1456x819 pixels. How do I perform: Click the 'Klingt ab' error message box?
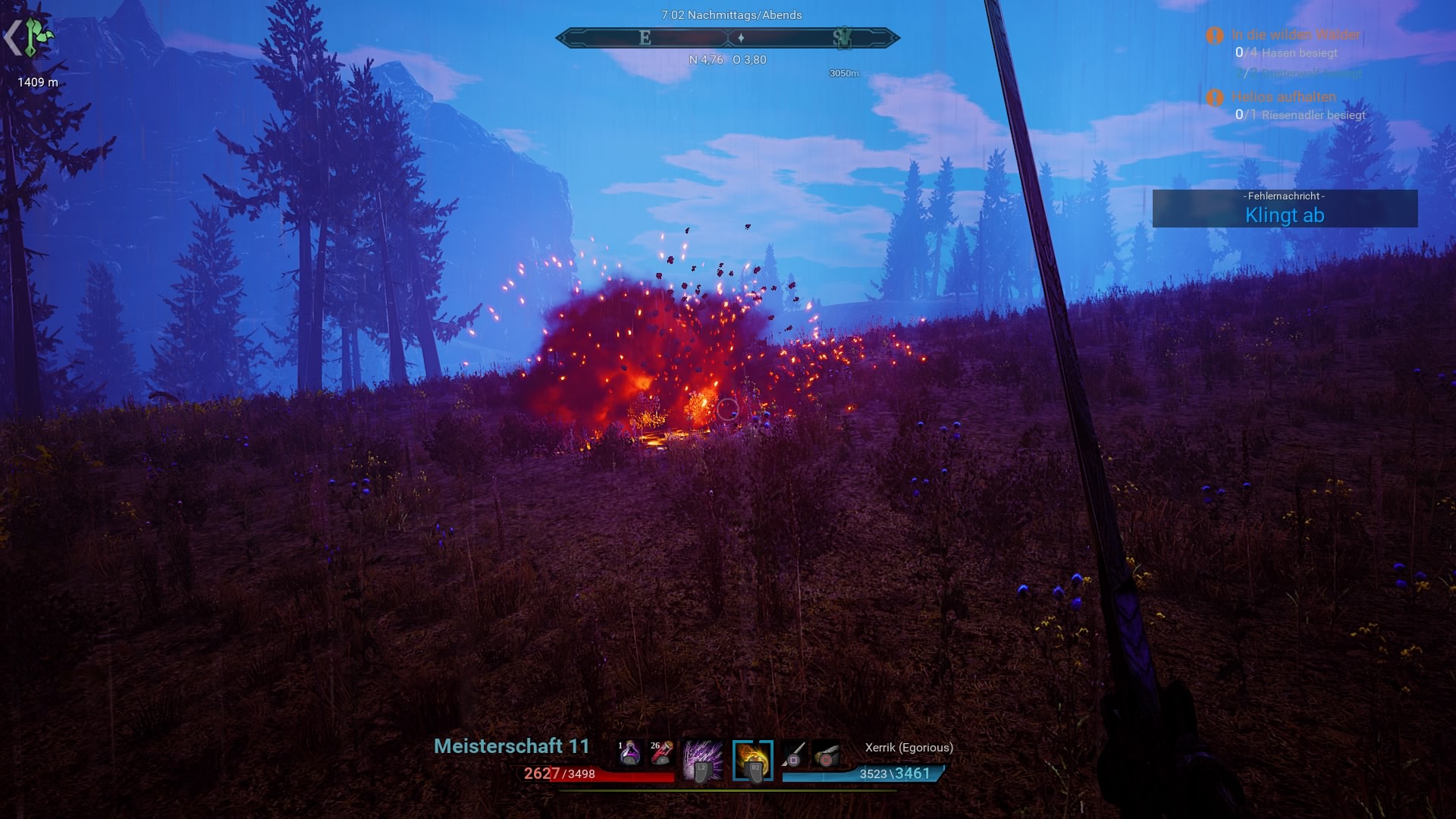(1285, 209)
